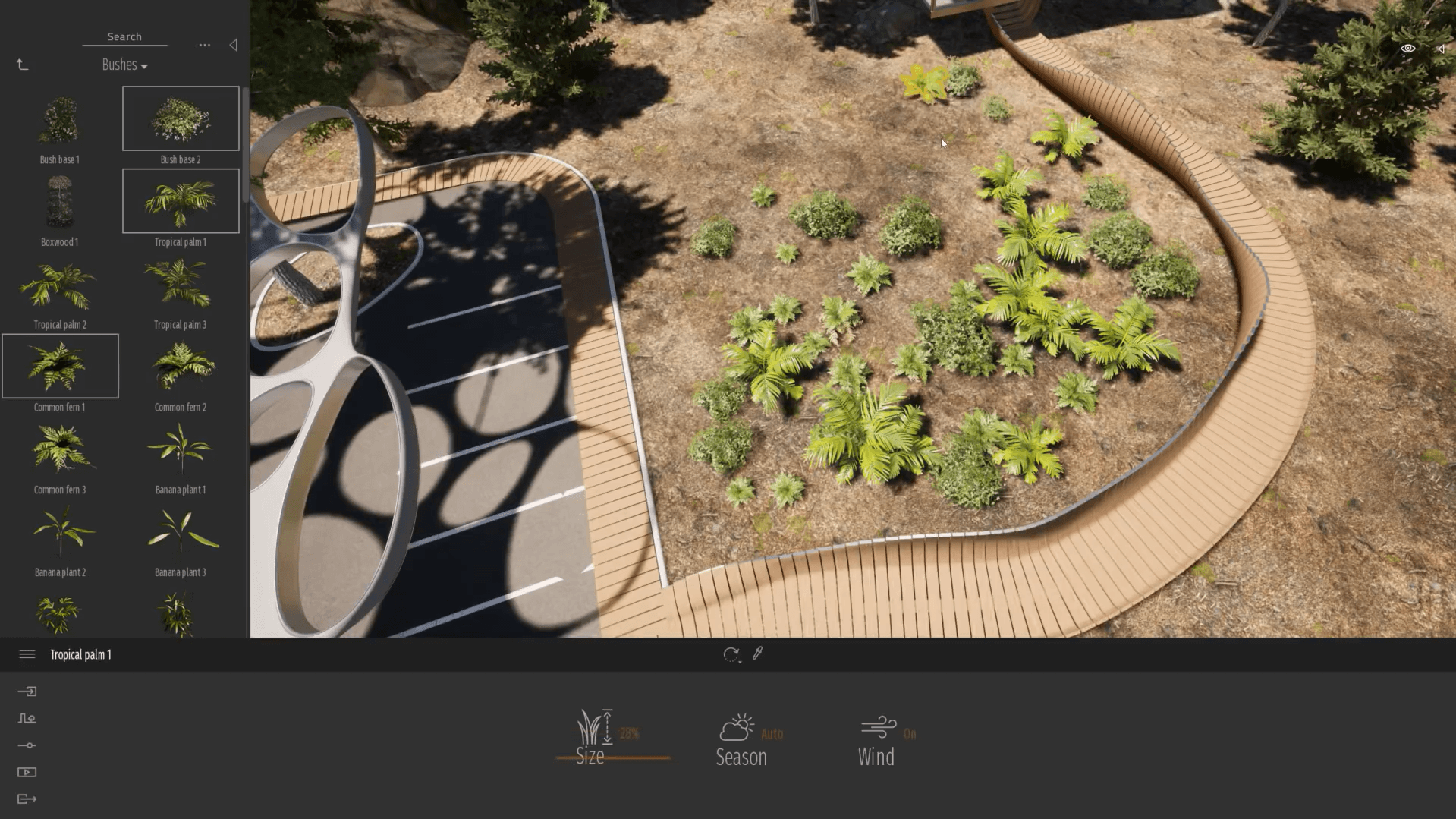
Task: Open the three-dot library options menu
Action: point(205,46)
